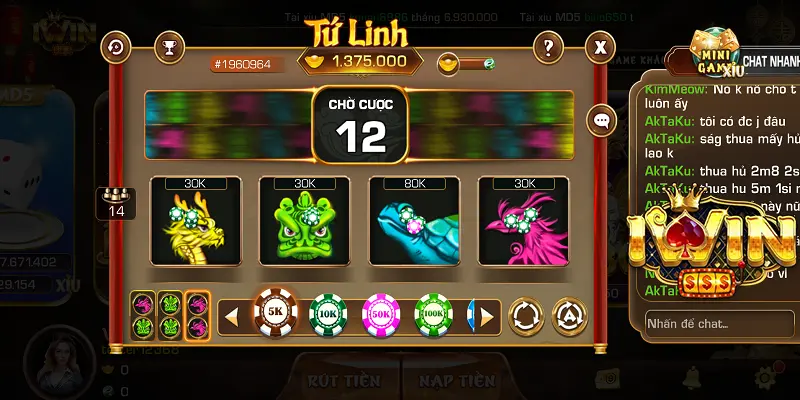
Task: Click the circular arrows repeat-bet button
Action: (526, 317)
